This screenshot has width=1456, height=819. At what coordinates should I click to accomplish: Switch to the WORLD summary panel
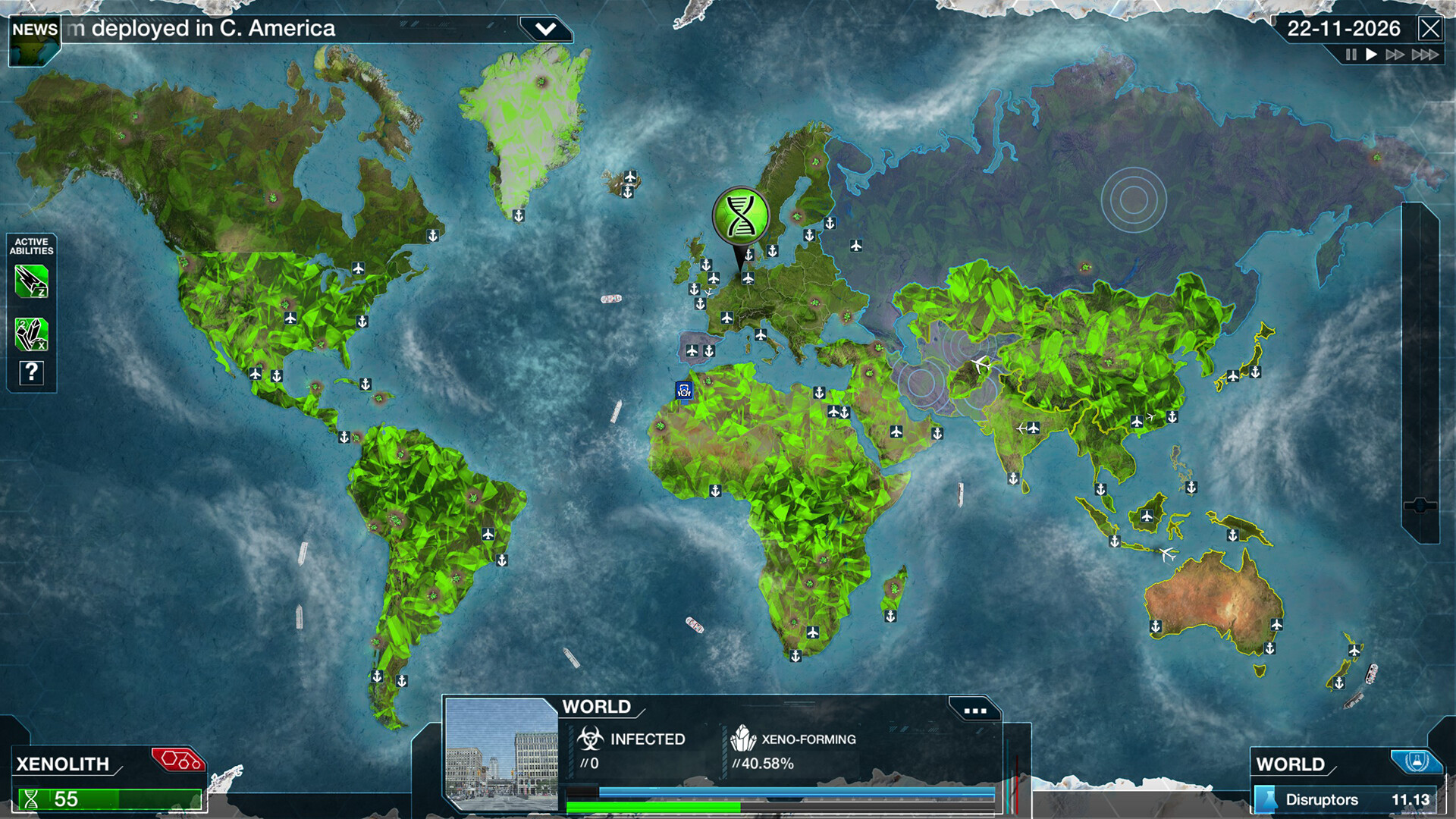tap(1292, 764)
